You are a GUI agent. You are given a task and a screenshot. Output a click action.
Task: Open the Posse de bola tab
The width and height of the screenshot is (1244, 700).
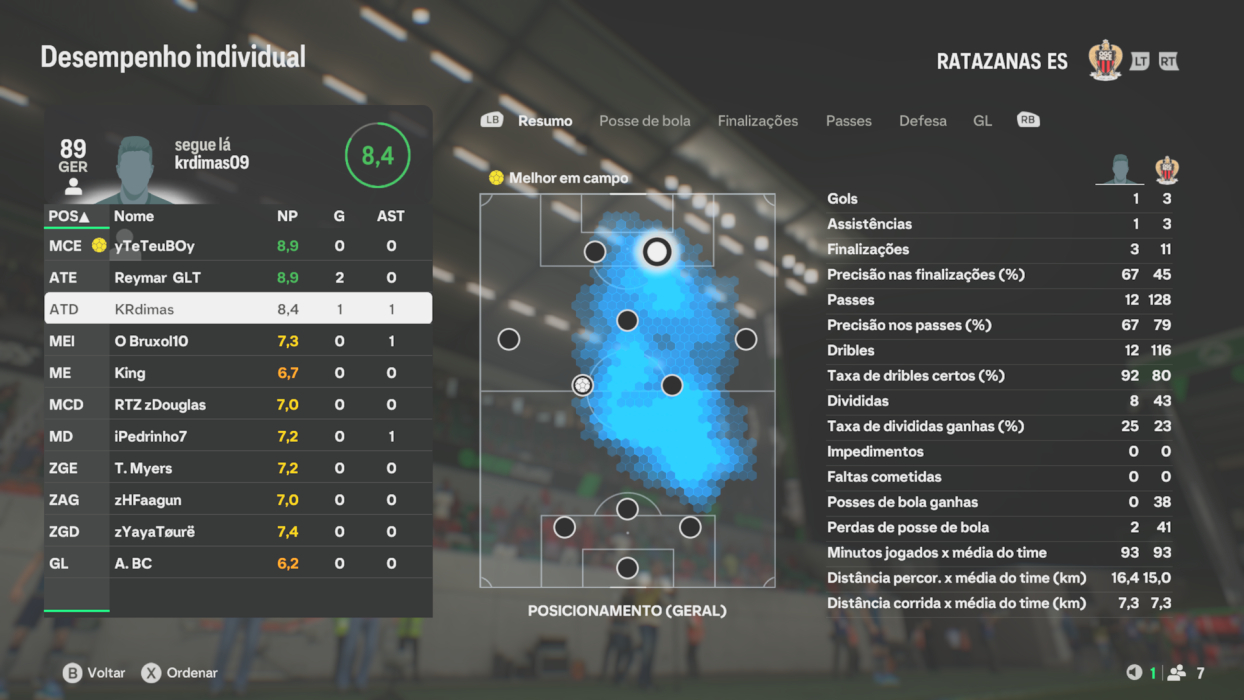(644, 121)
